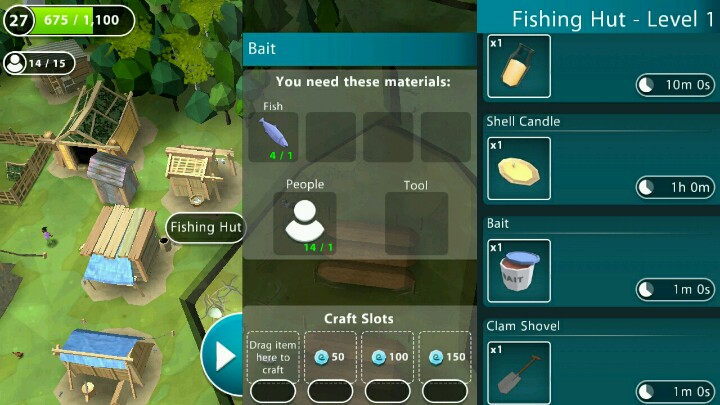
Task: Tap the Fishing Hut label
Action: tap(205, 227)
